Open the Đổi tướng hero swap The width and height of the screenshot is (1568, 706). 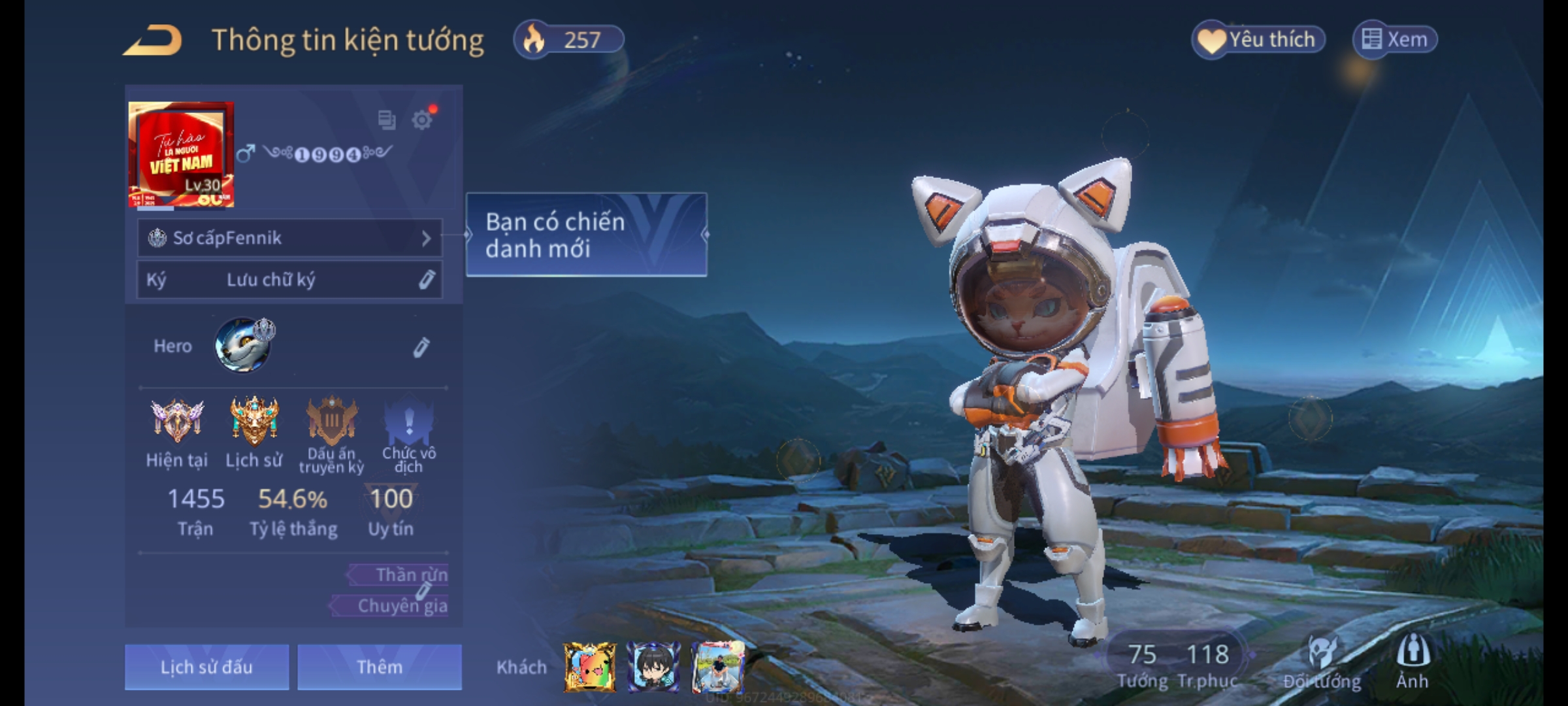pos(1322,662)
